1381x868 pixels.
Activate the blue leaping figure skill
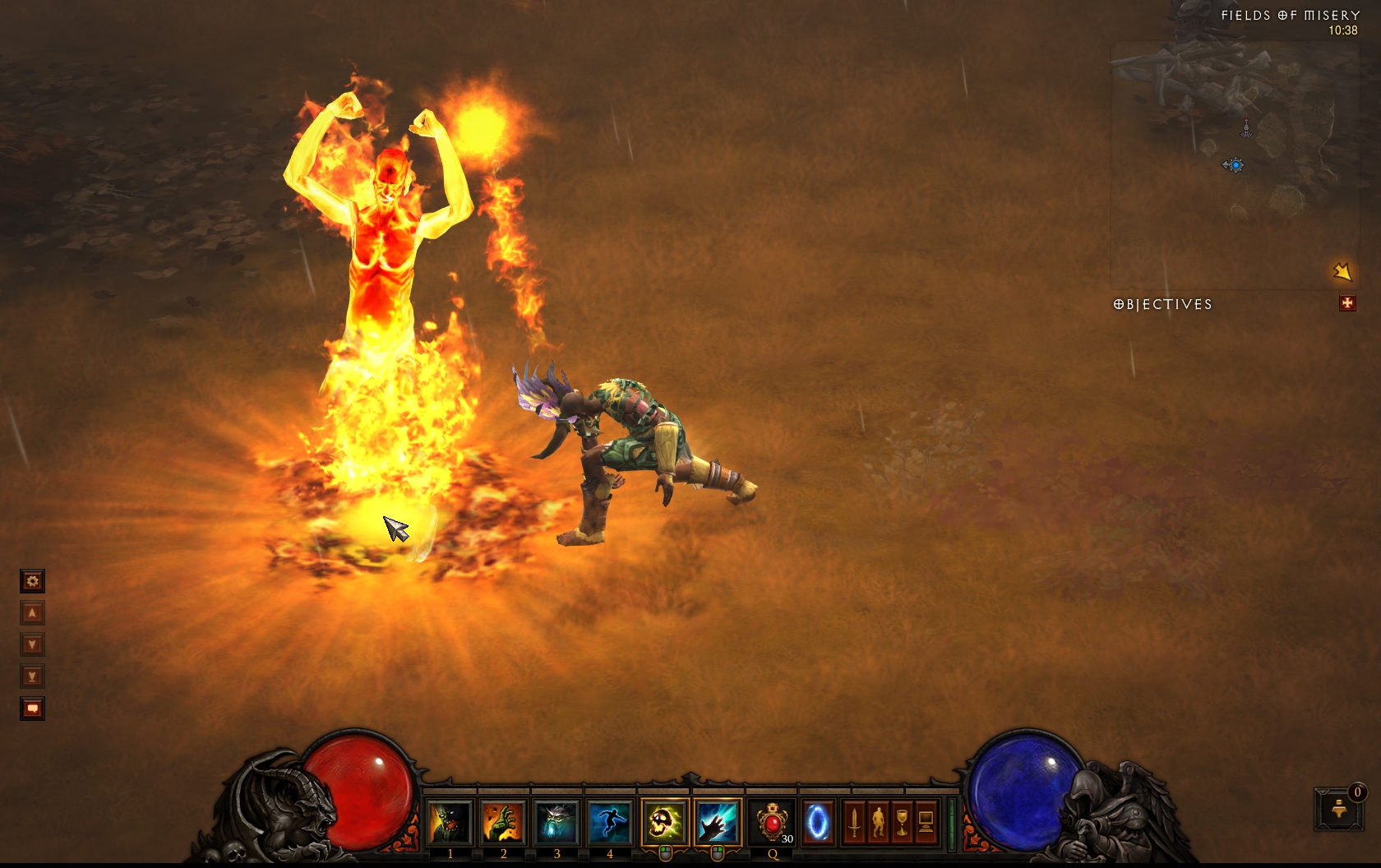pyautogui.click(x=609, y=822)
